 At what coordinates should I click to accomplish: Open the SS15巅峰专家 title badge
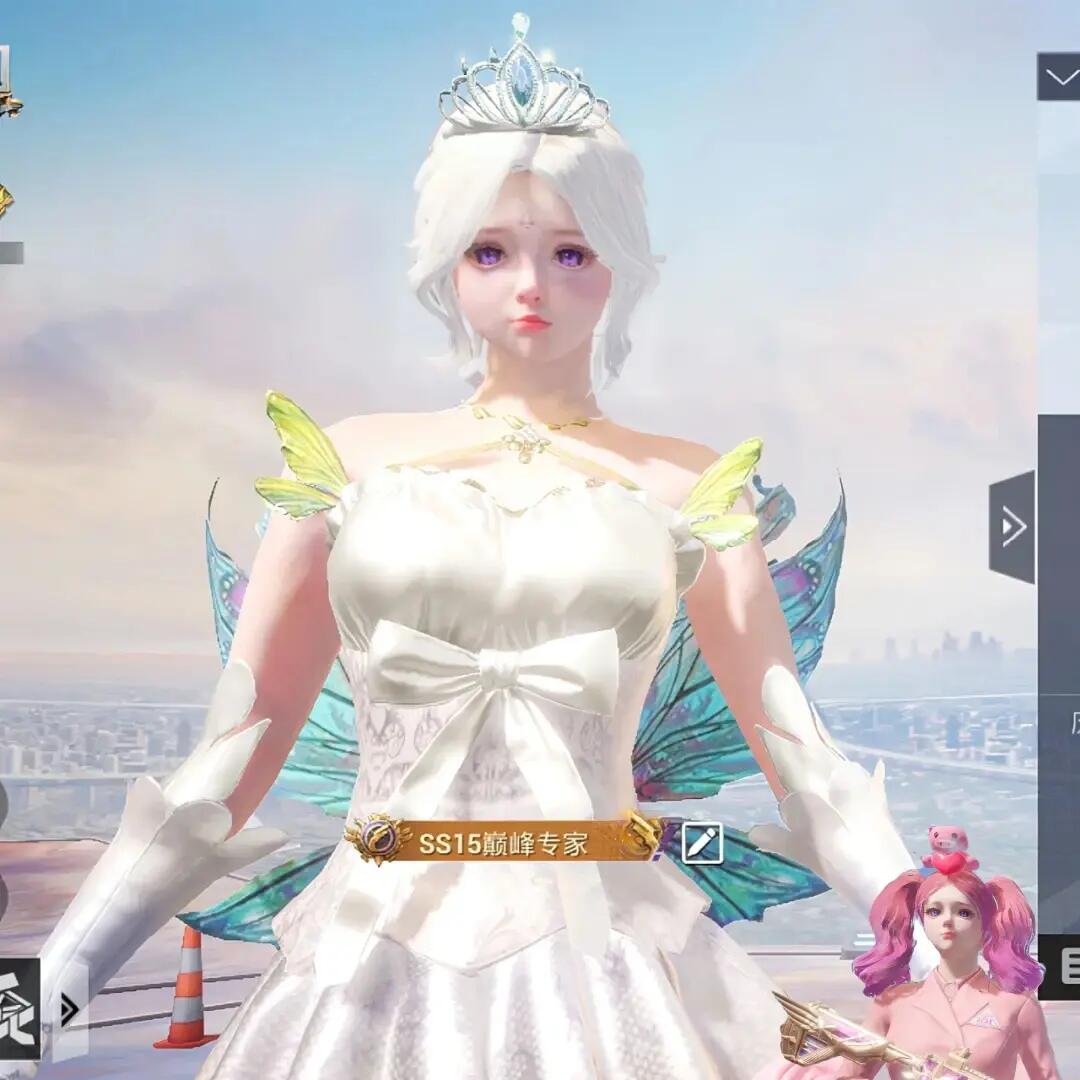tap(505, 842)
